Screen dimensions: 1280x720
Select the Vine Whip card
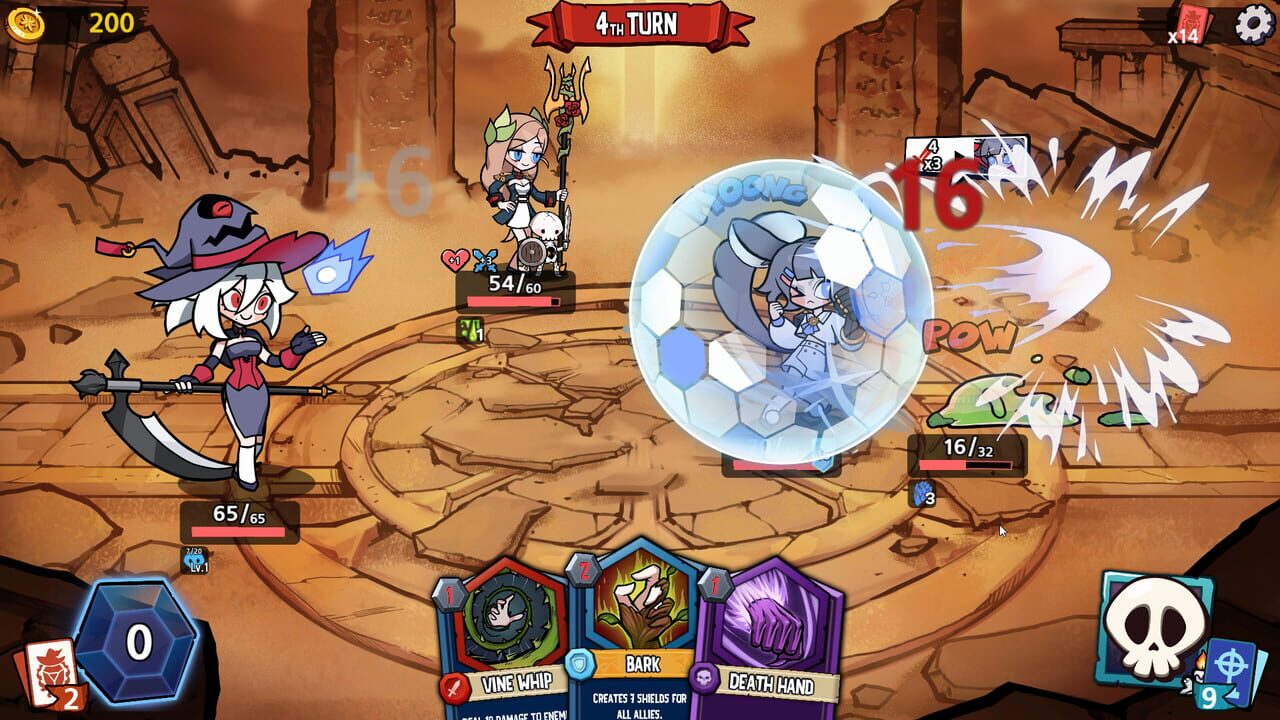pos(509,640)
